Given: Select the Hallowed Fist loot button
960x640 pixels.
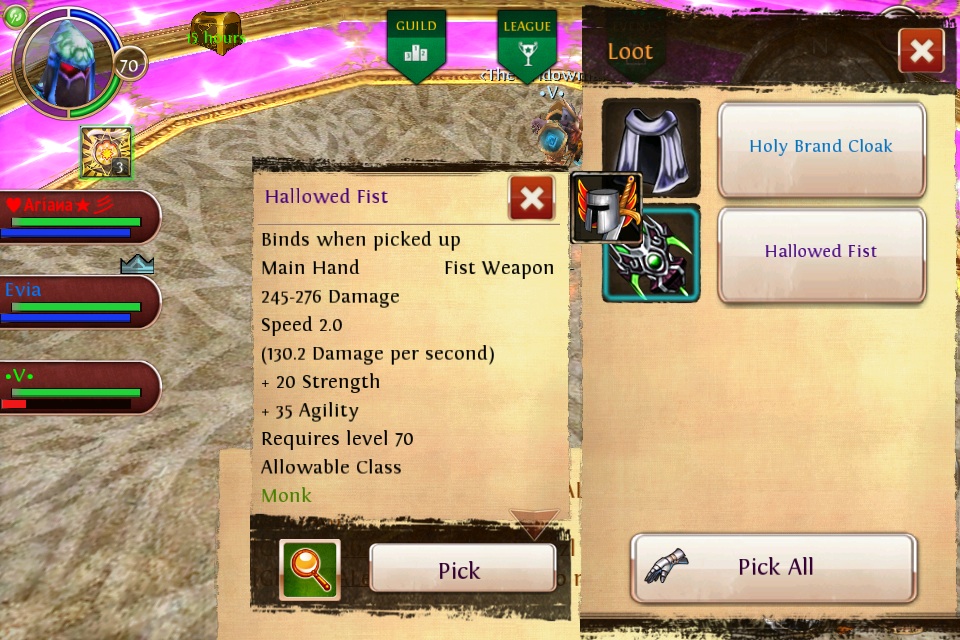Looking at the screenshot, I should (821, 252).
